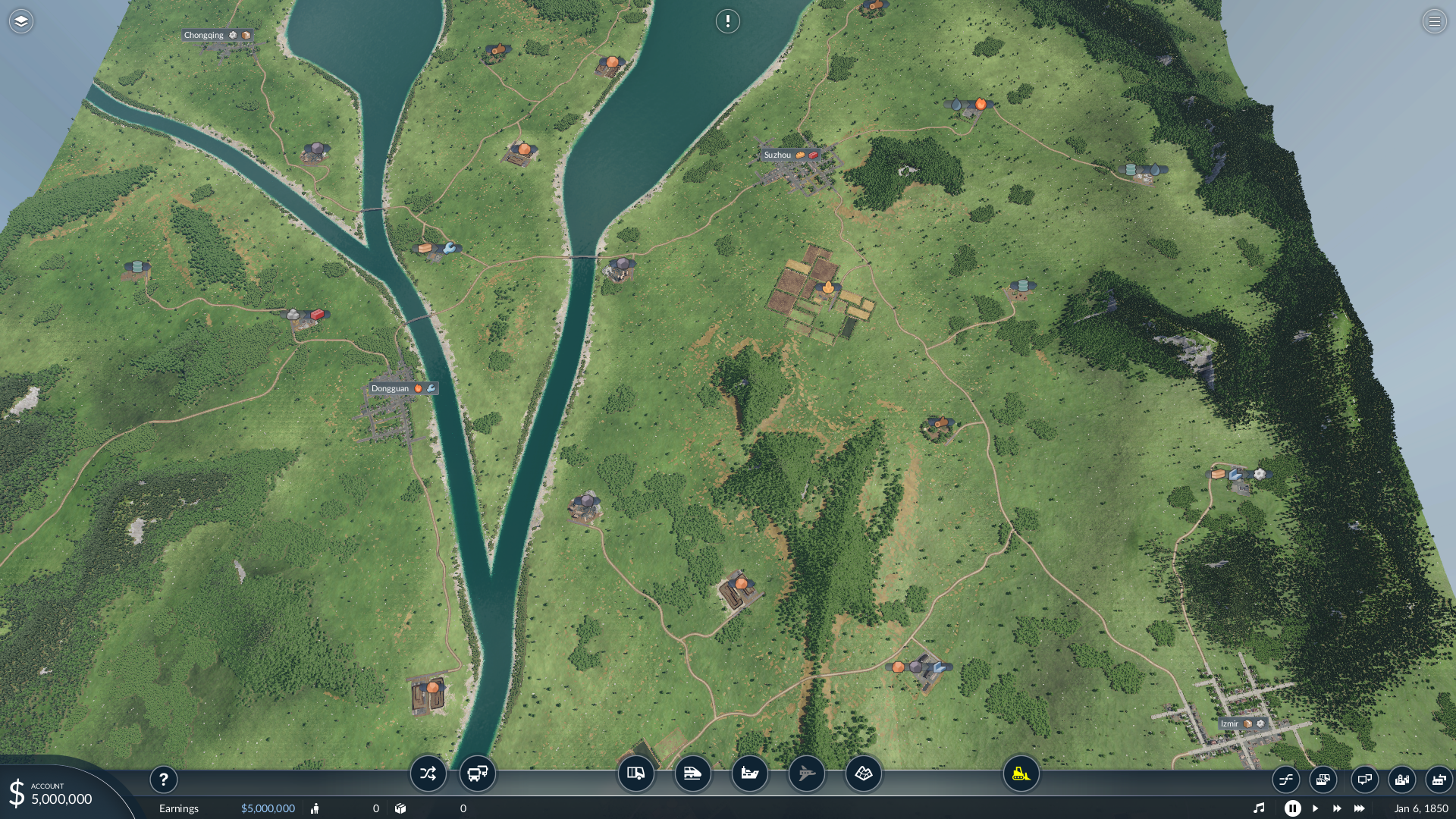This screenshot has width=1456, height=819.
Task: Open the vehicles overview list button
Action: [x=1323, y=779]
